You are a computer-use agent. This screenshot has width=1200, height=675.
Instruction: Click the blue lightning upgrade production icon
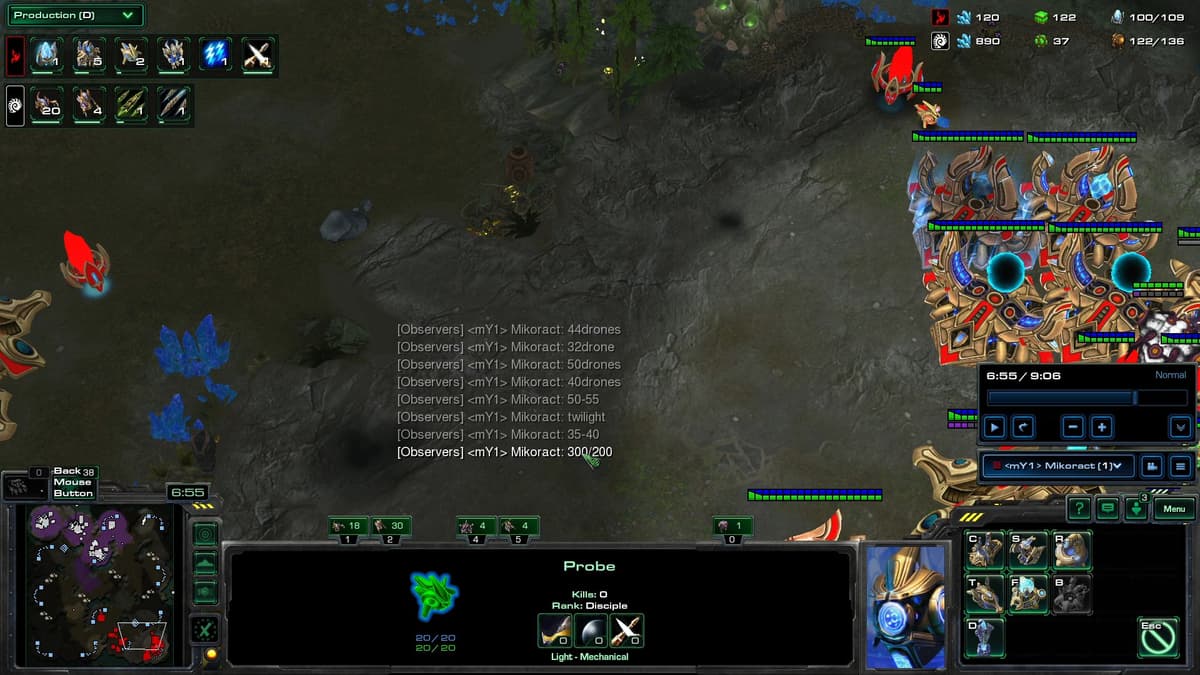point(214,54)
